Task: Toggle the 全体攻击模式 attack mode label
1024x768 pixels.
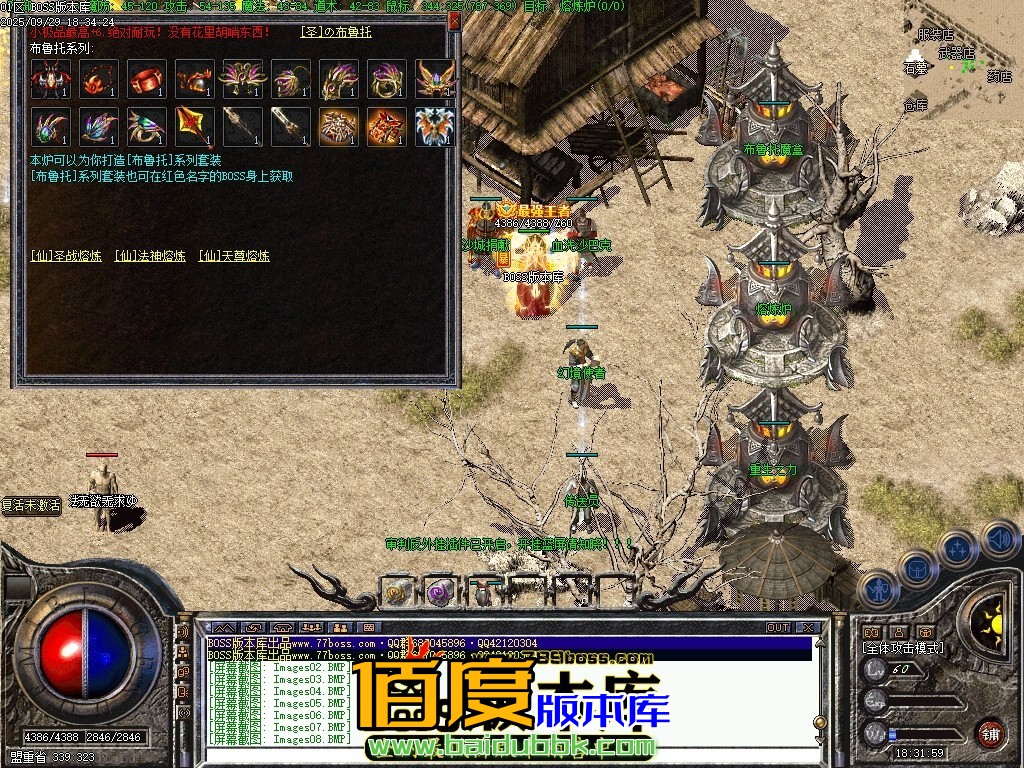Action: click(904, 648)
